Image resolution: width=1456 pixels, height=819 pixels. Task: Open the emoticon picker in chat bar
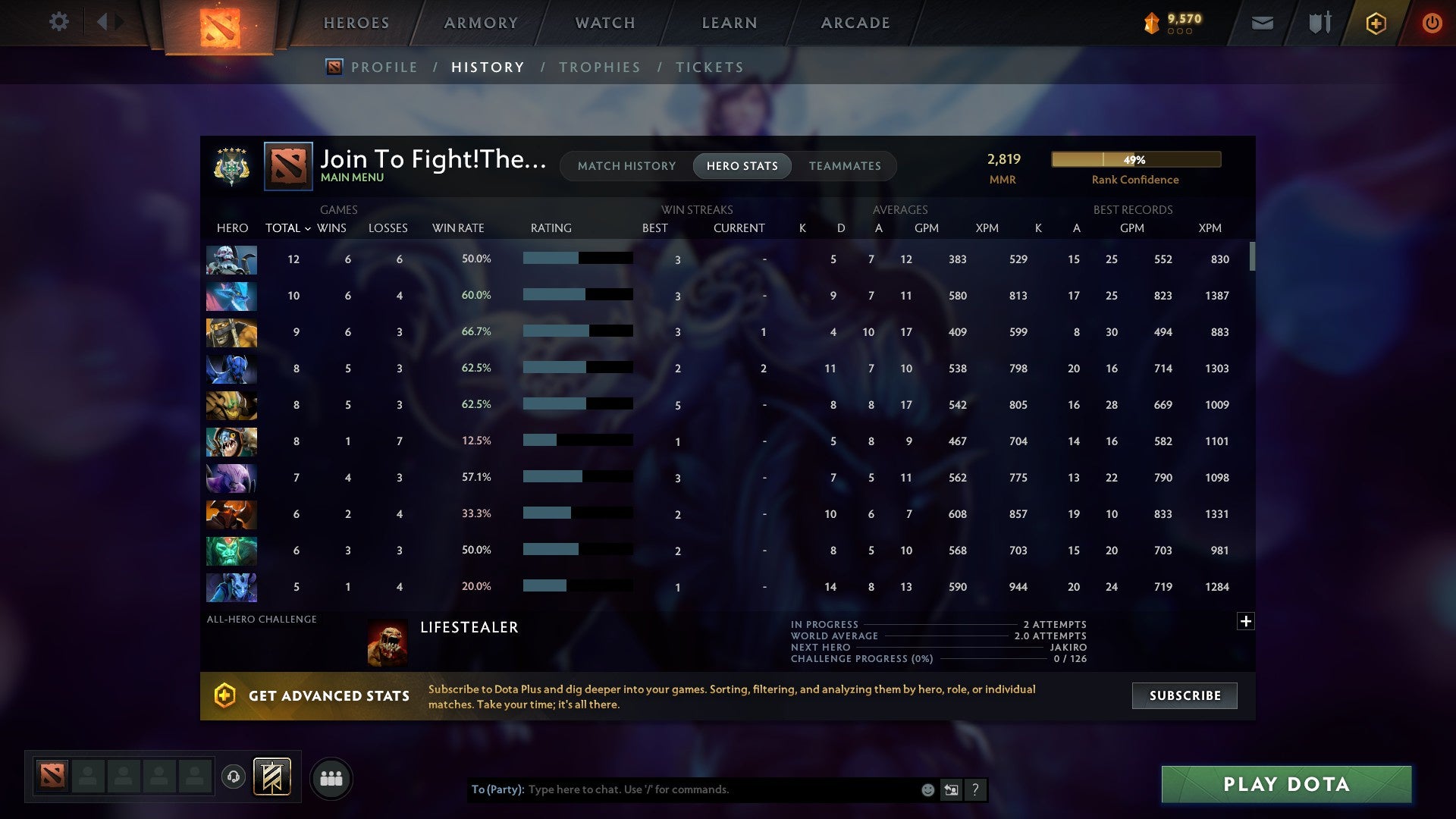927,789
